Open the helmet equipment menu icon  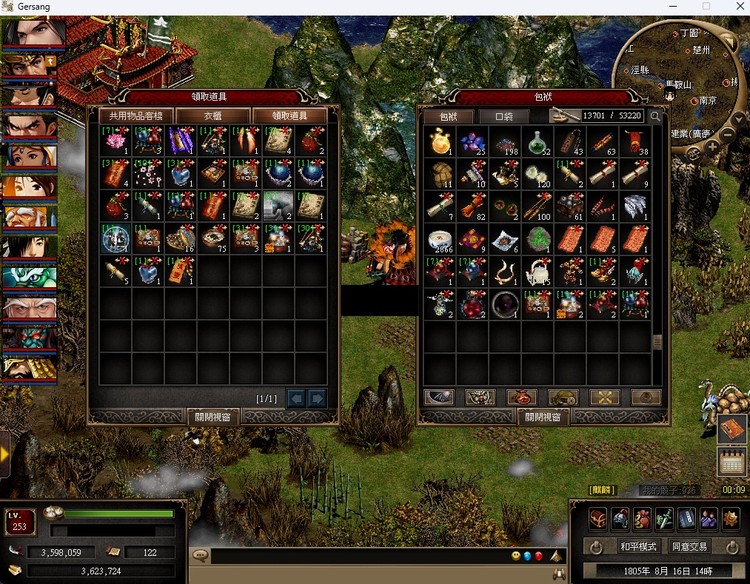click(x=622, y=518)
